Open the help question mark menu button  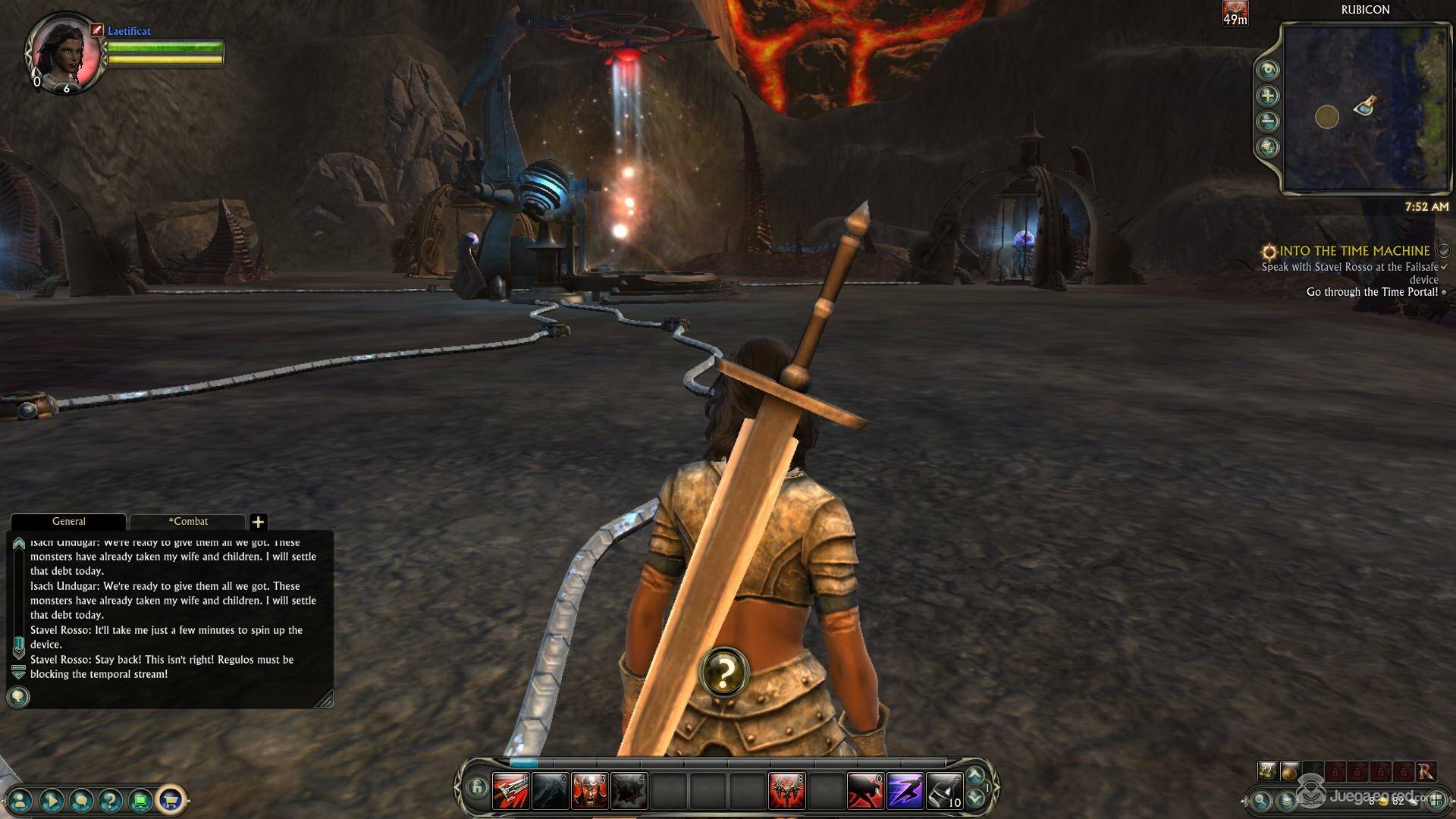pyautogui.click(x=111, y=799)
